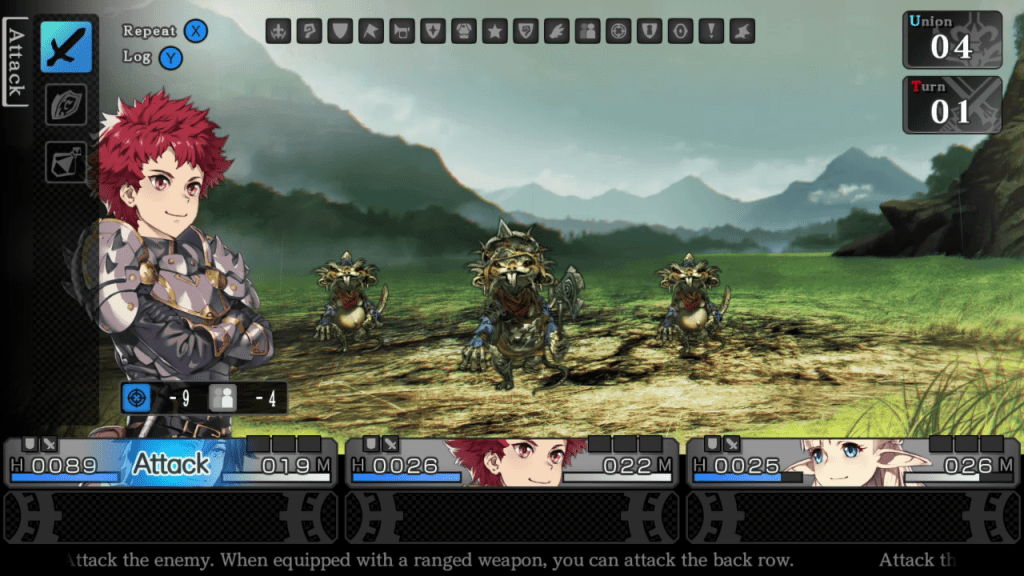Click the horn status icon
1024x576 pixels.
click(402, 31)
